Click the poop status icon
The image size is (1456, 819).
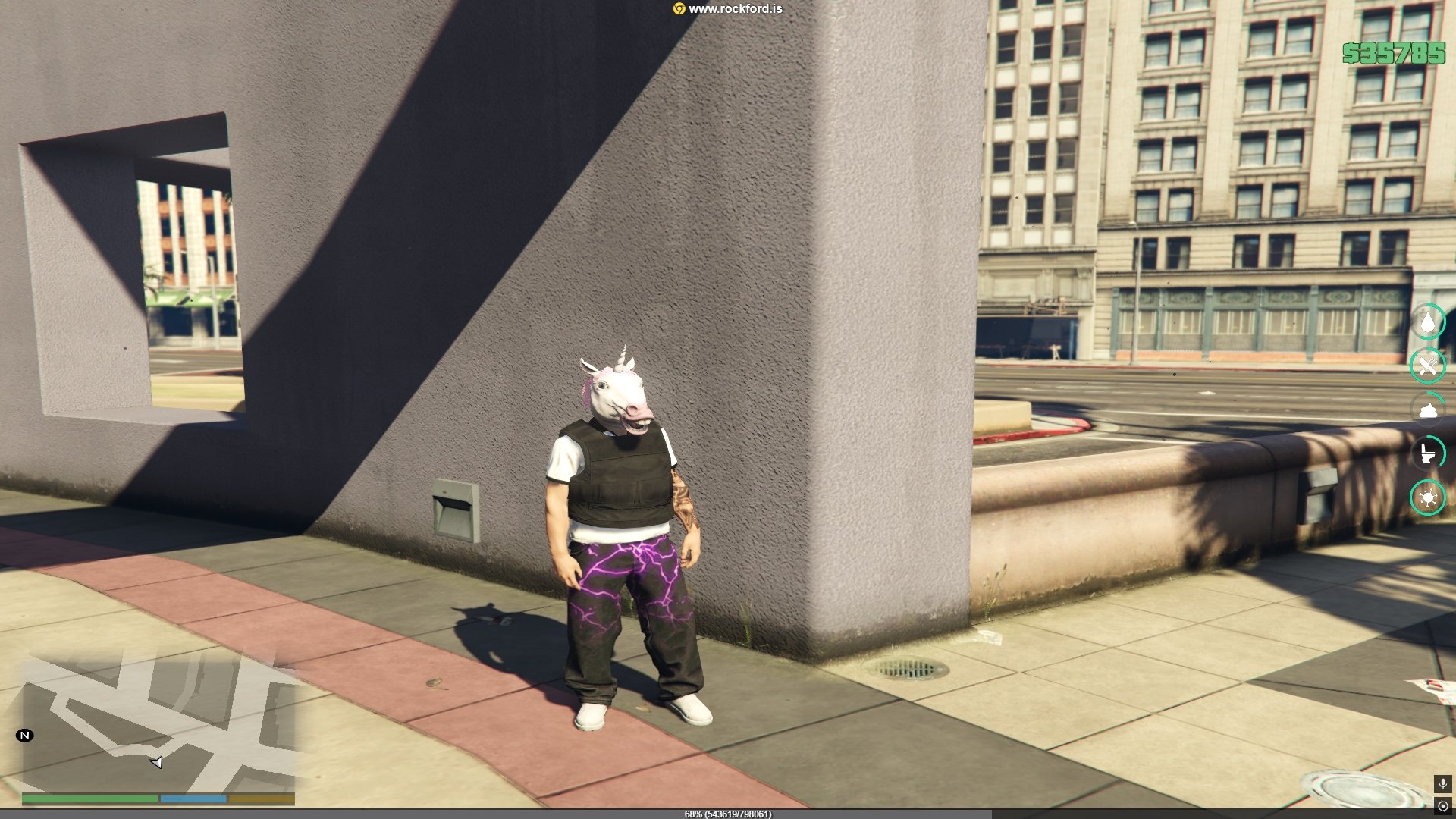(1428, 410)
